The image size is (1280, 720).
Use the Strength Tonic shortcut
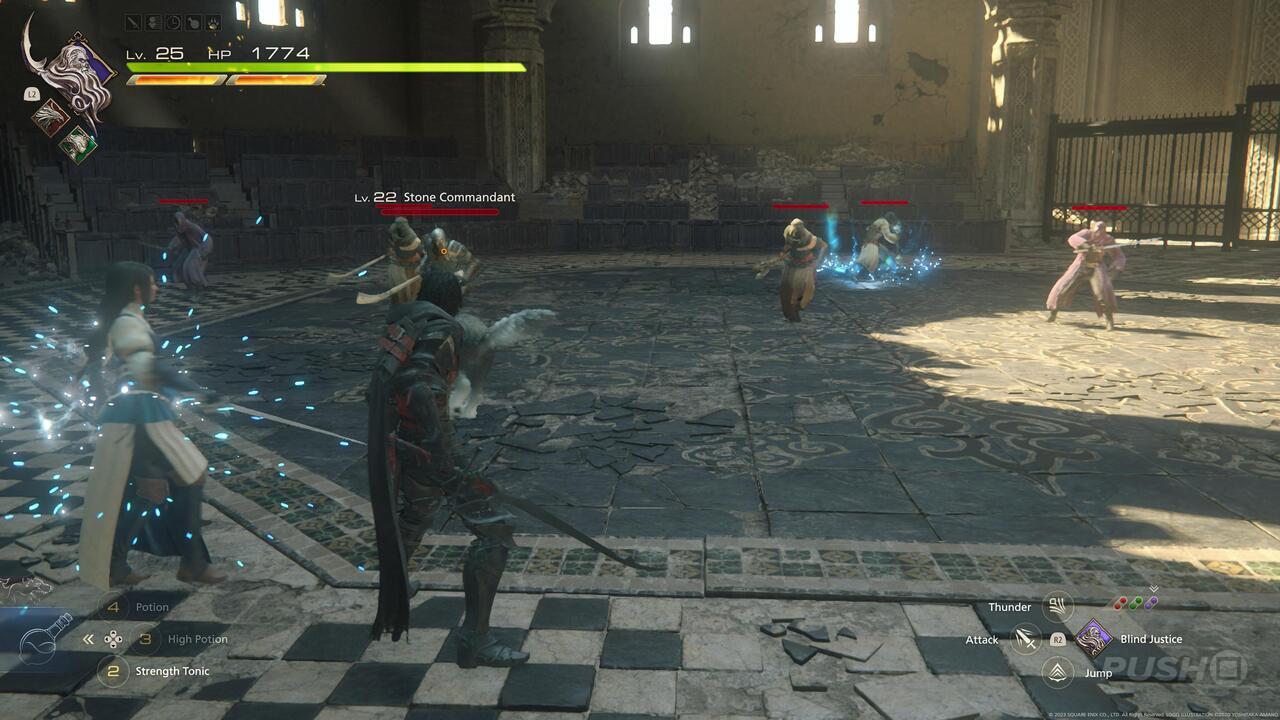114,672
